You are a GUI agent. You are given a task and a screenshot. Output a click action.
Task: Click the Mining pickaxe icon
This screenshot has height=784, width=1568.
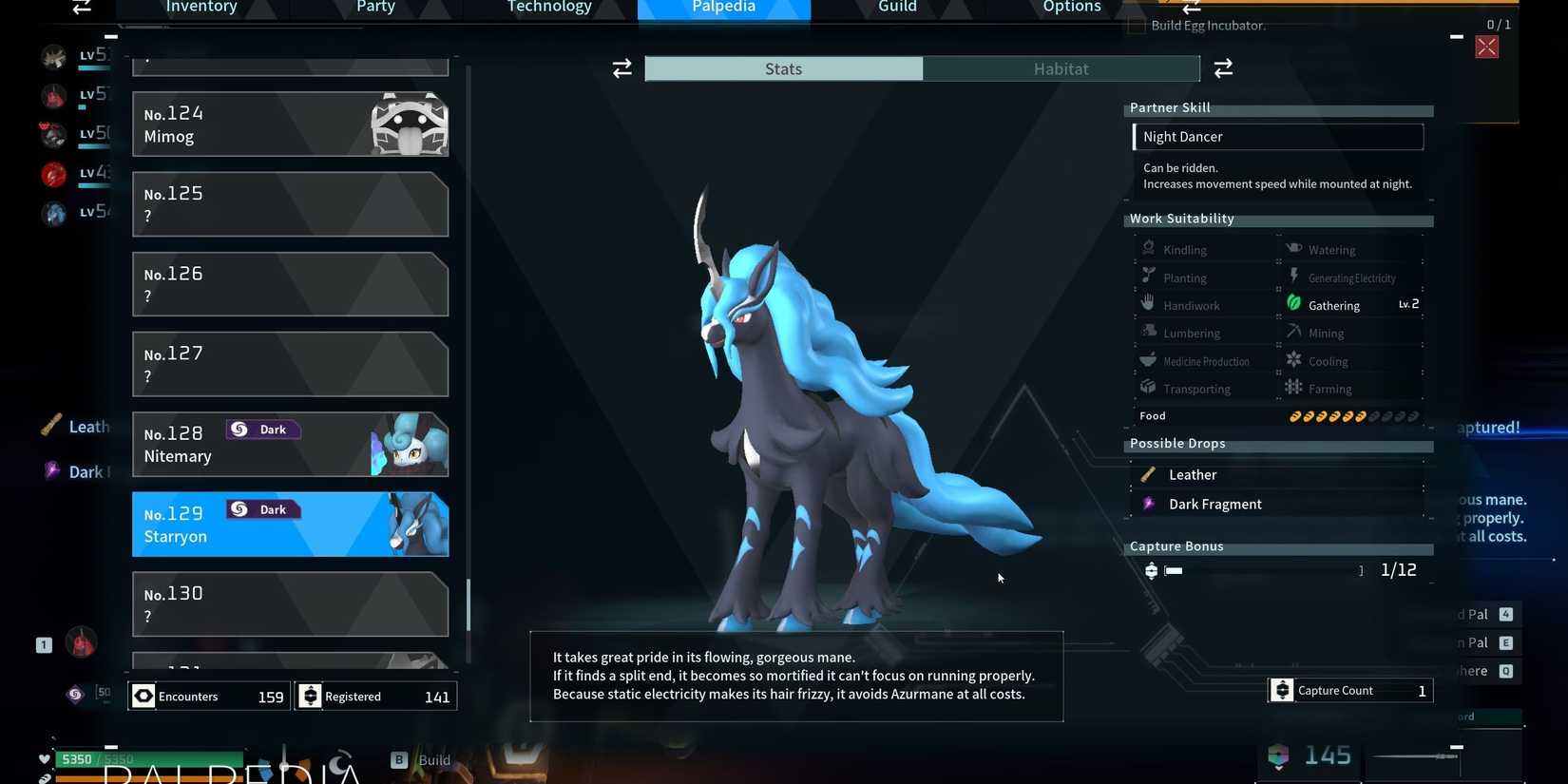[x=1293, y=332]
